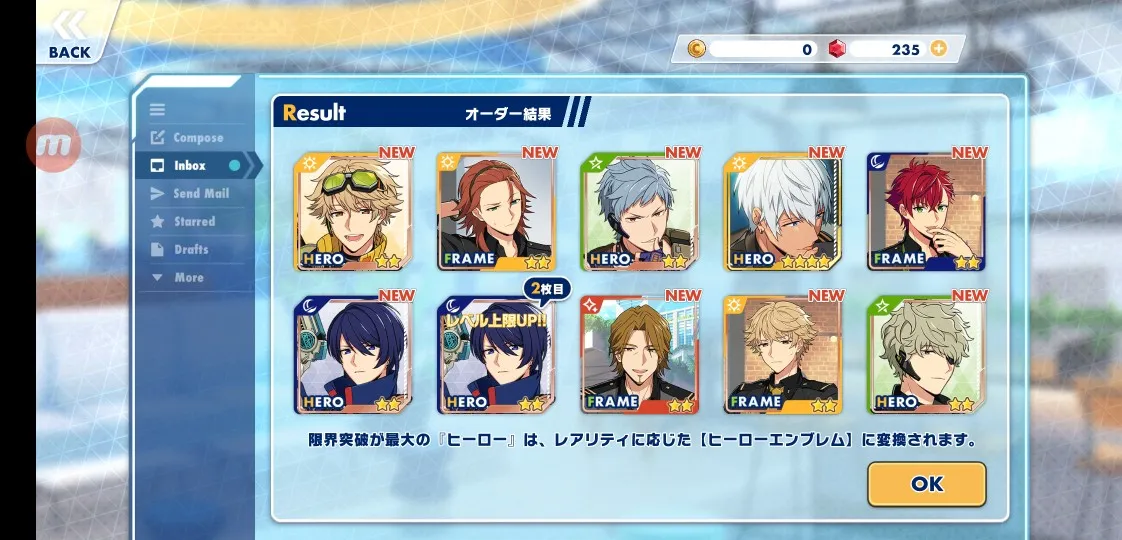
Task: Pick the four-star white-haired hero card
Action: (x=783, y=212)
